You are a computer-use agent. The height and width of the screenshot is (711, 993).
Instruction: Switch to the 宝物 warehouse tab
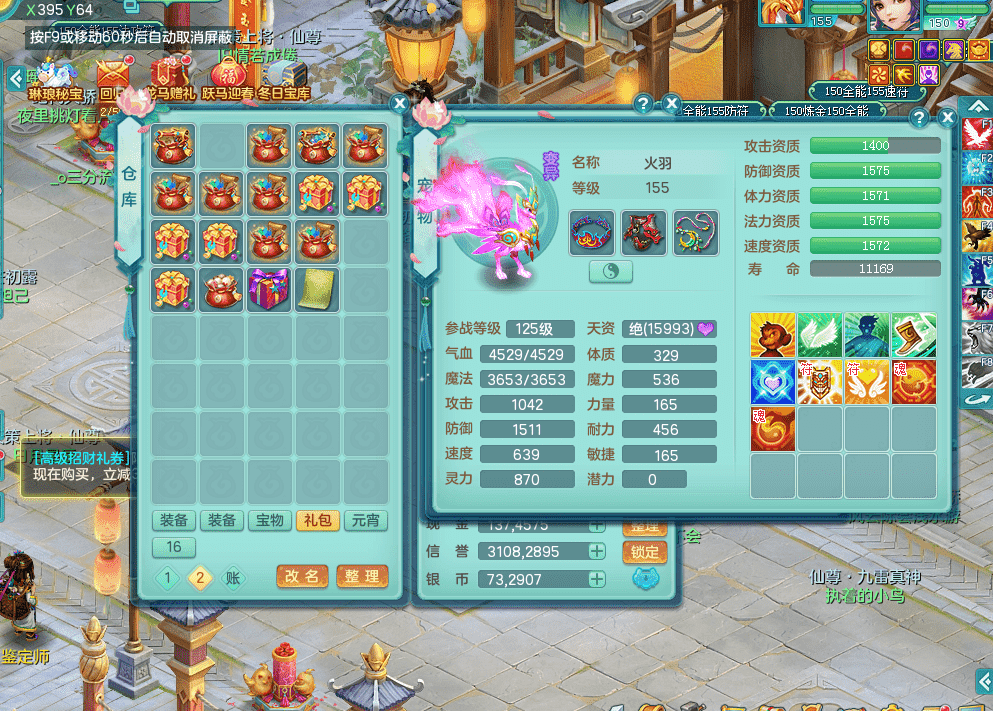(270, 520)
